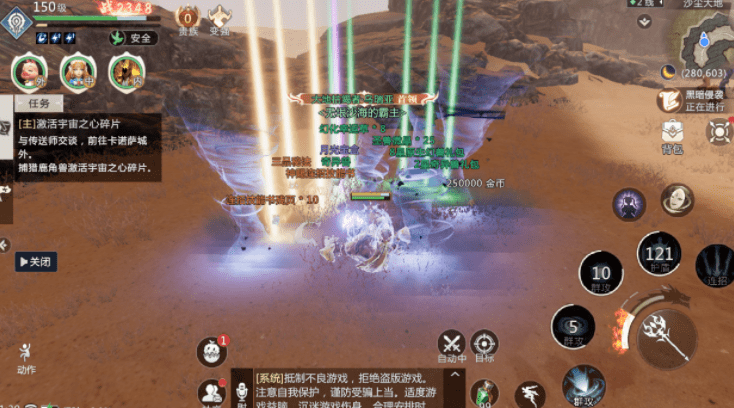Open the player avatar emblem

click(16, 24)
